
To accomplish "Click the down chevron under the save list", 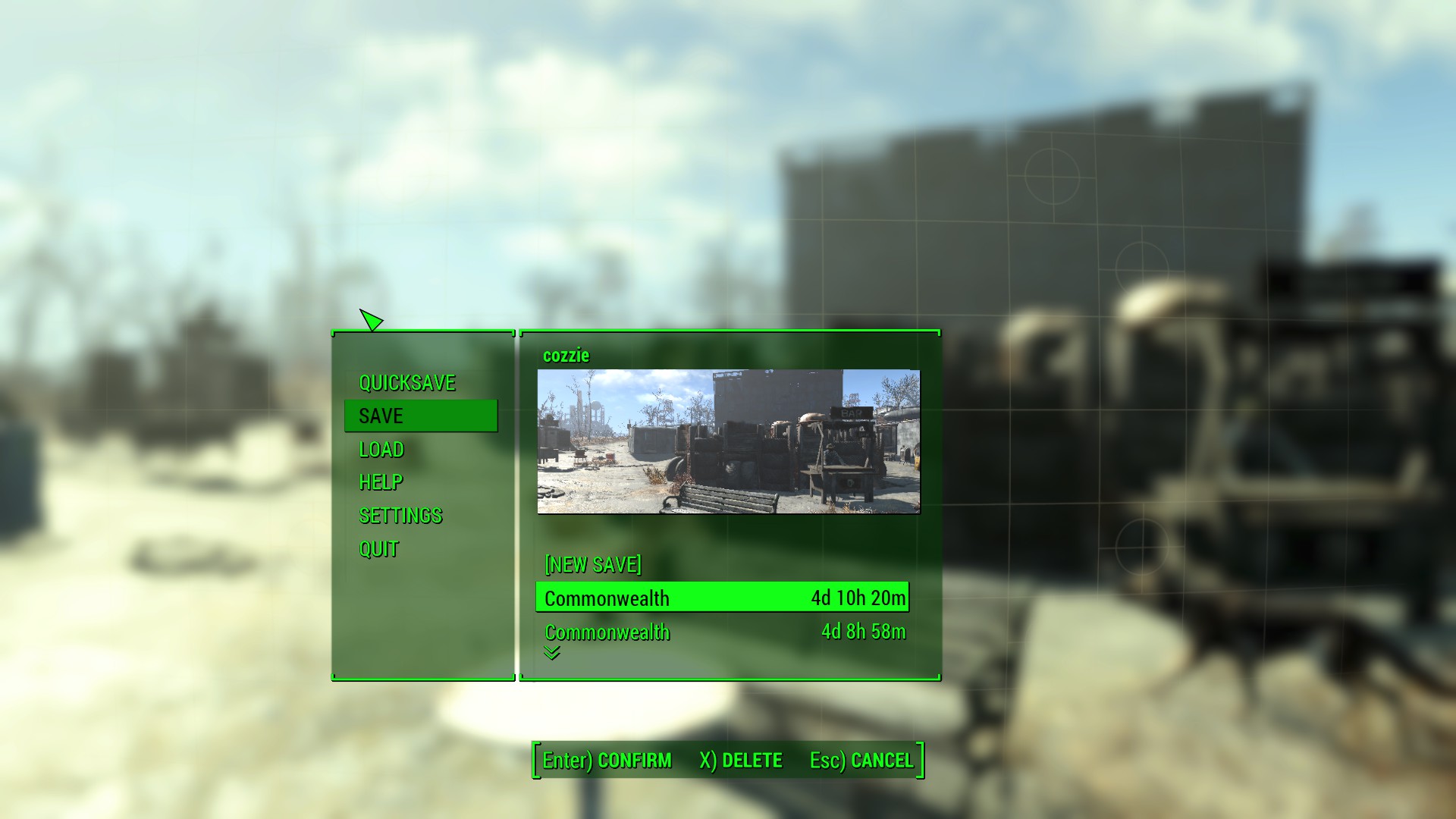I will point(551,653).
